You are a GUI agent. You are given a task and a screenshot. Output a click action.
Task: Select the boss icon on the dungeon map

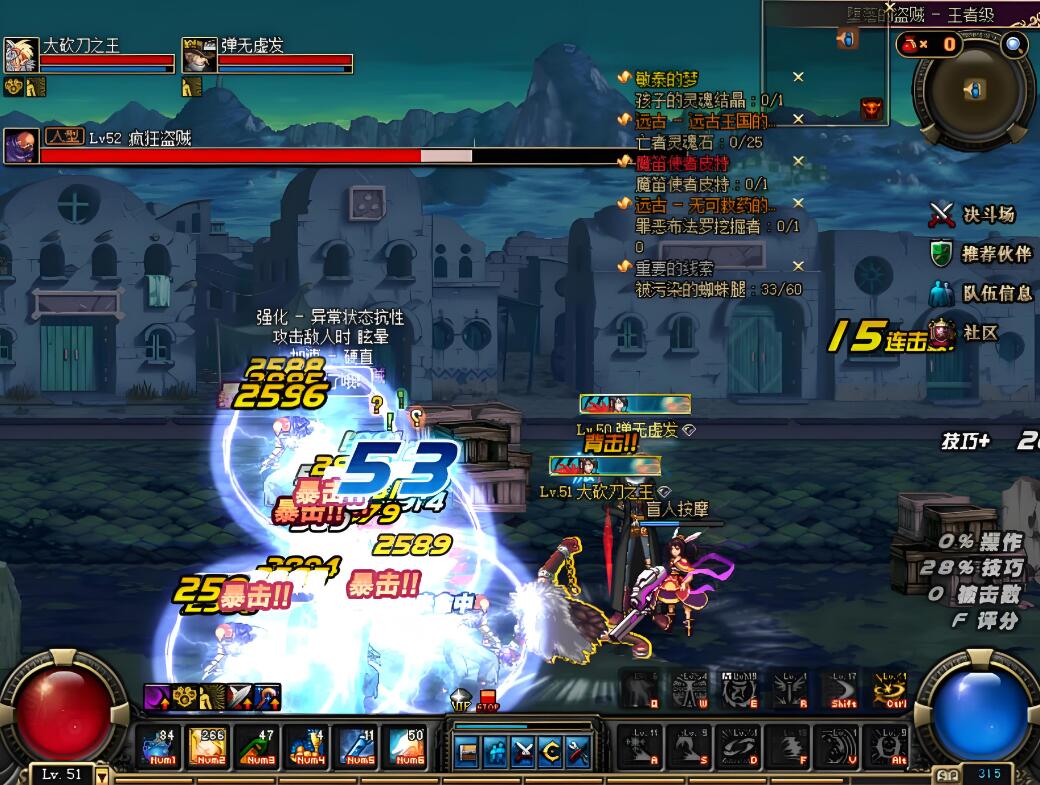871,107
